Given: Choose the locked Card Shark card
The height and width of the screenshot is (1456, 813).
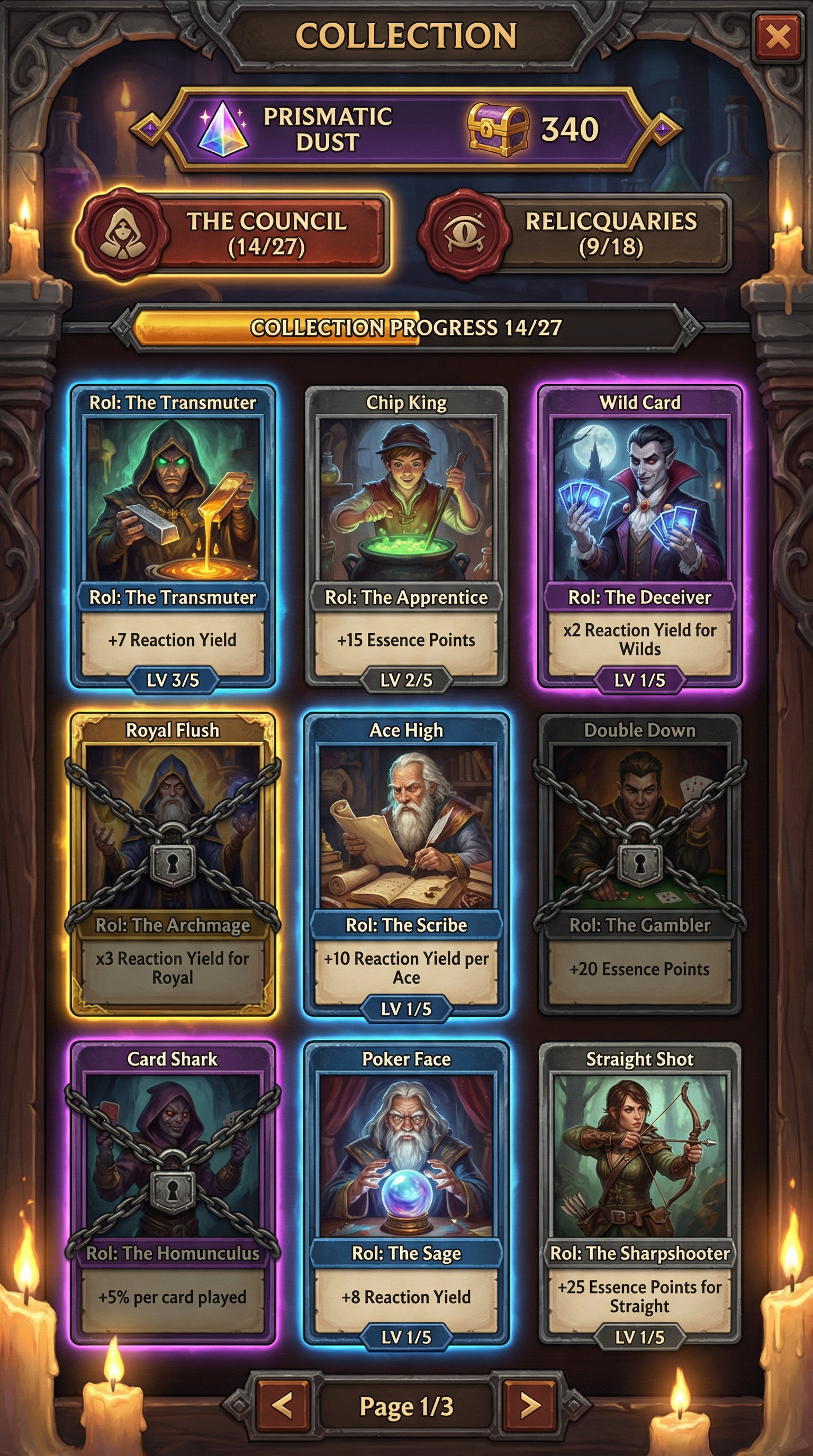Looking at the screenshot, I should (x=173, y=1191).
